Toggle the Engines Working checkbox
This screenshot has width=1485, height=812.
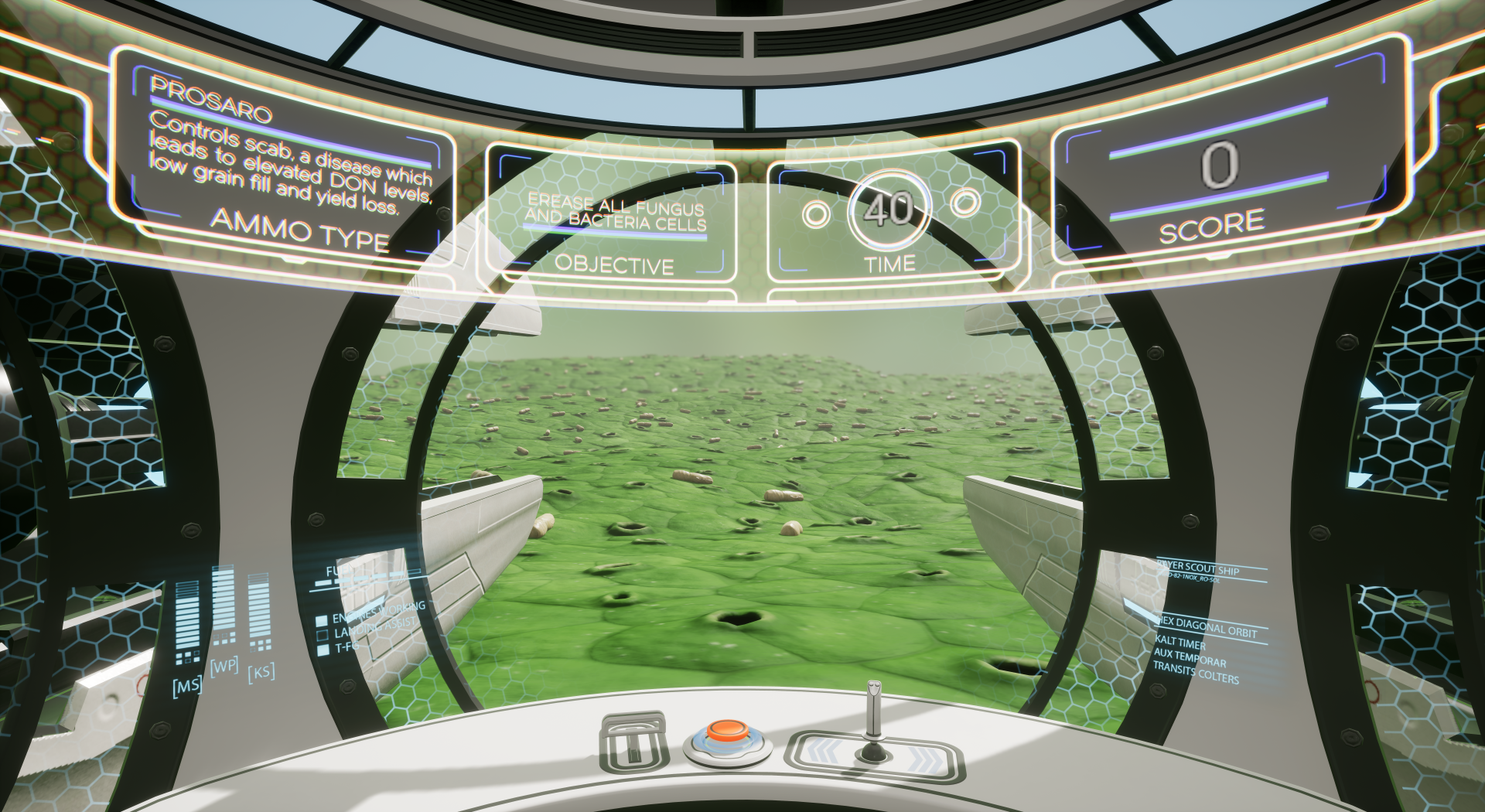click(x=322, y=621)
